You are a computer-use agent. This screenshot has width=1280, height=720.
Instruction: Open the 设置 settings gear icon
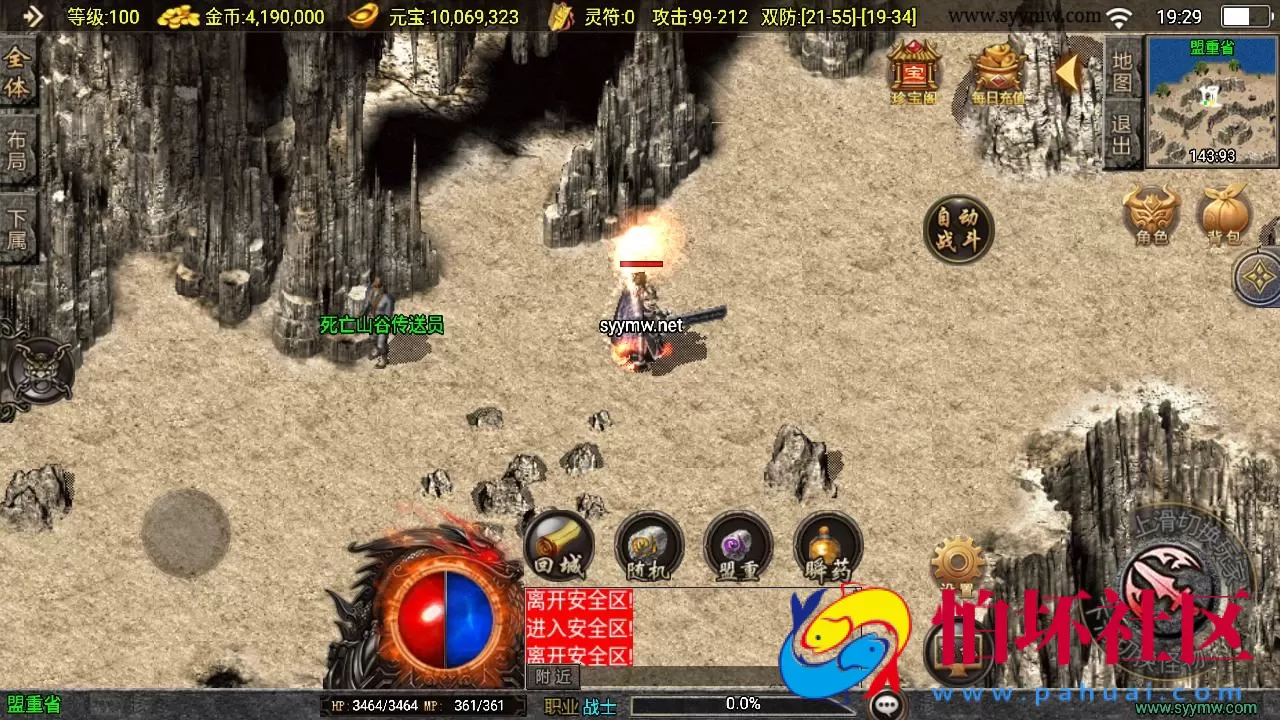(x=957, y=560)
